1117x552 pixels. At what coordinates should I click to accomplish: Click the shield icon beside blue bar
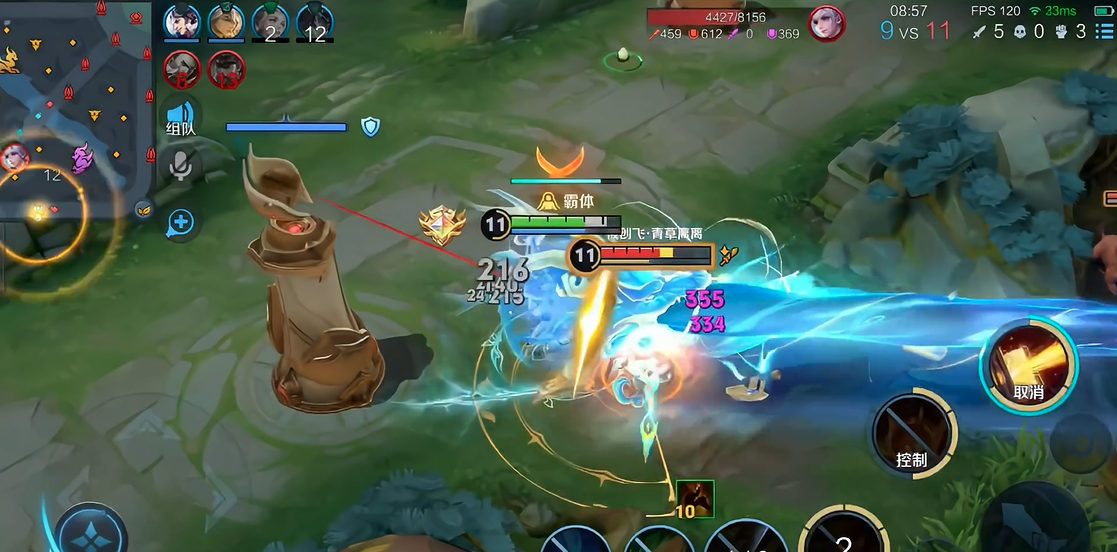pyautogui.click(x=371, y=127)
